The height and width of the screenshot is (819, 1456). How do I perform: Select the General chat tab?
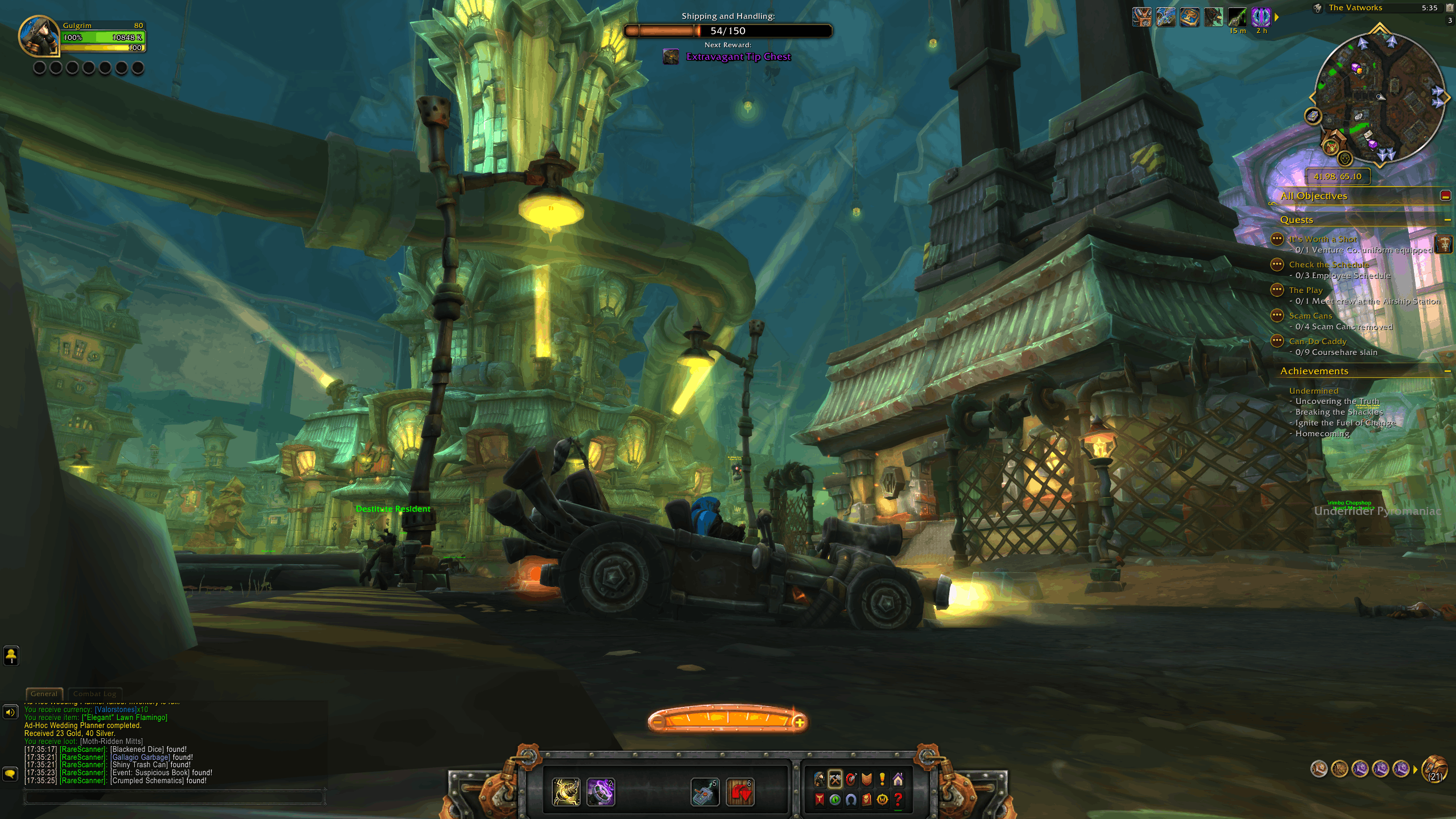tap(44, 694)
